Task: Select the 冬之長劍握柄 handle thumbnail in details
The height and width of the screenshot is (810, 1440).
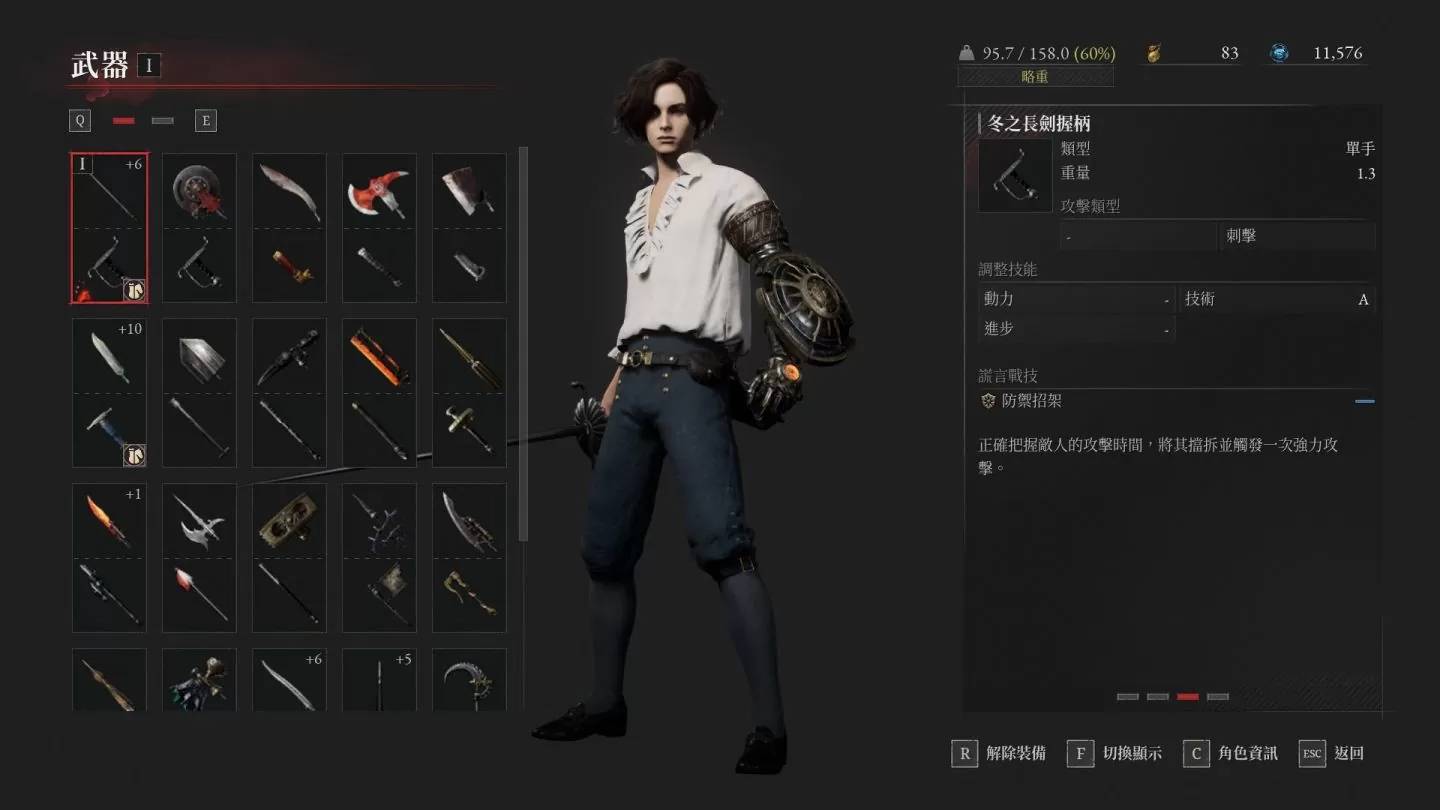Action: click(x=1014, y=175)
